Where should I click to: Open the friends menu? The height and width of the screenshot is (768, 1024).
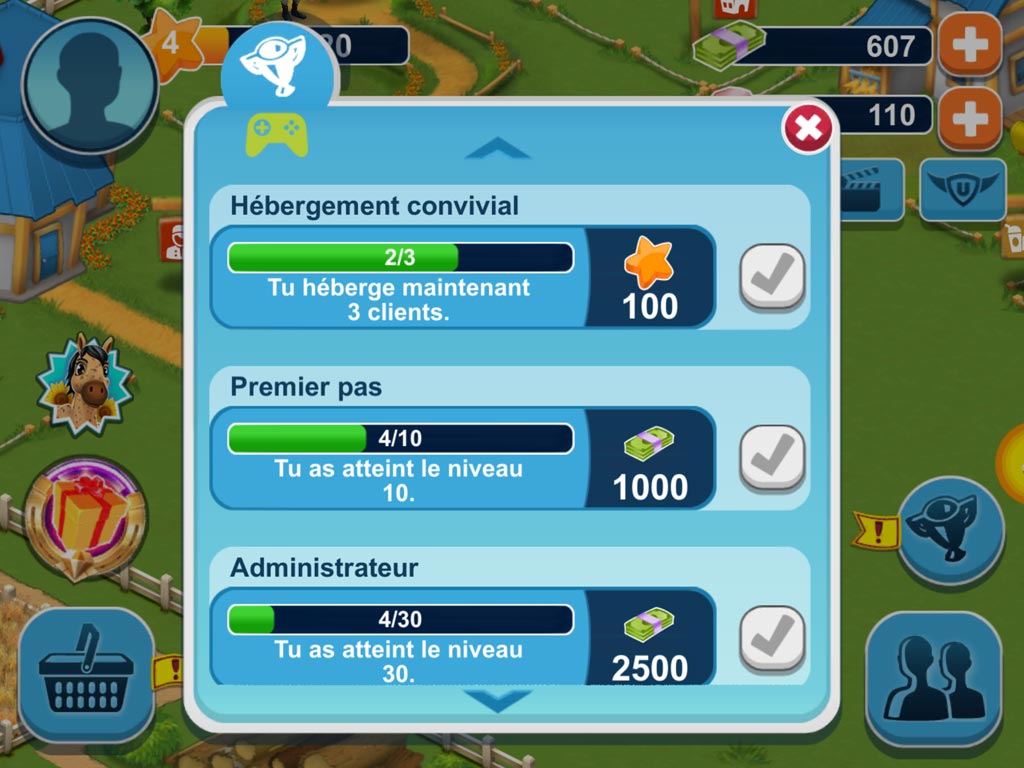tap(933, 678)
